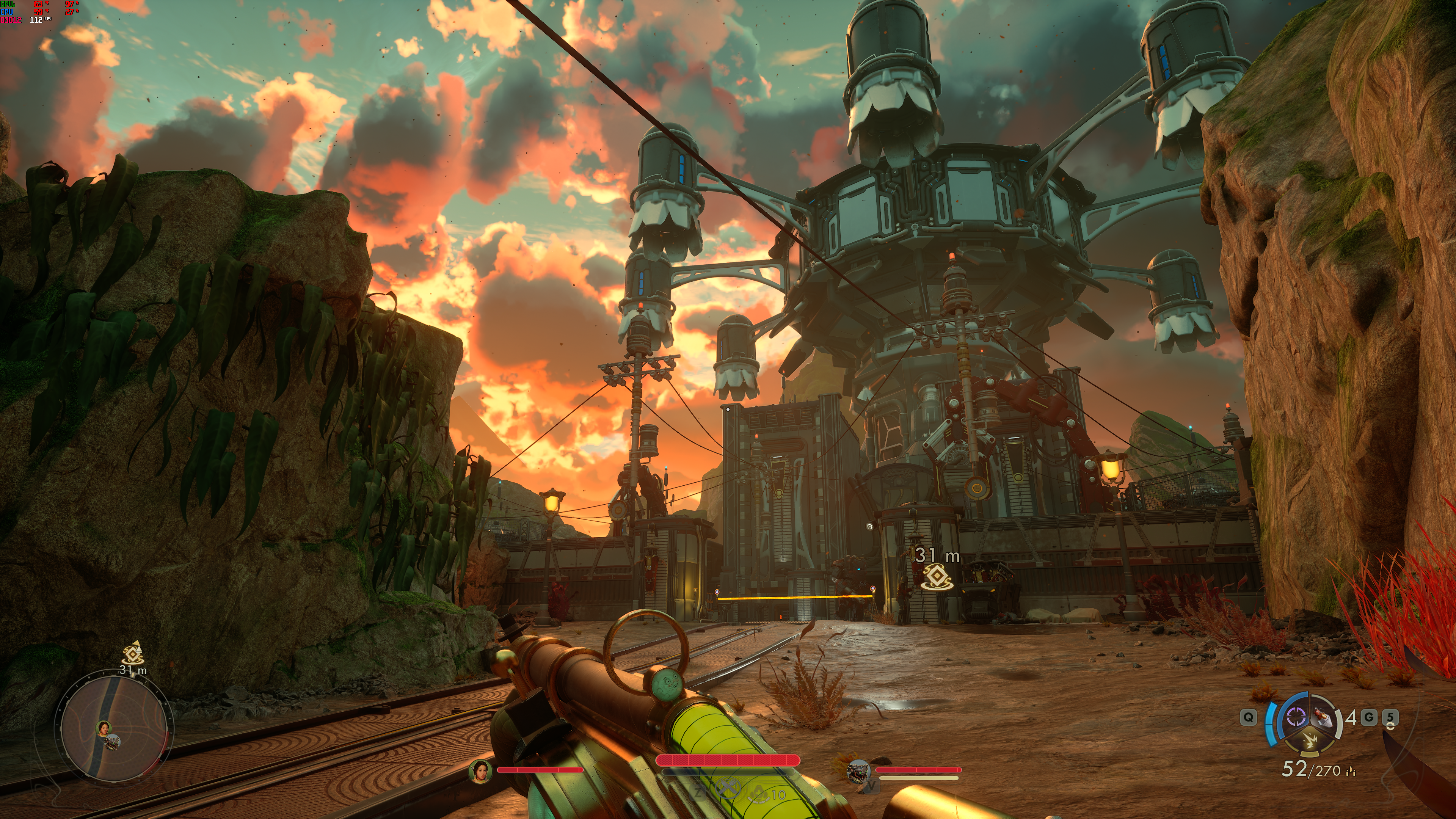Select the robot companion portrait by health bar

[x=858, y=770]
